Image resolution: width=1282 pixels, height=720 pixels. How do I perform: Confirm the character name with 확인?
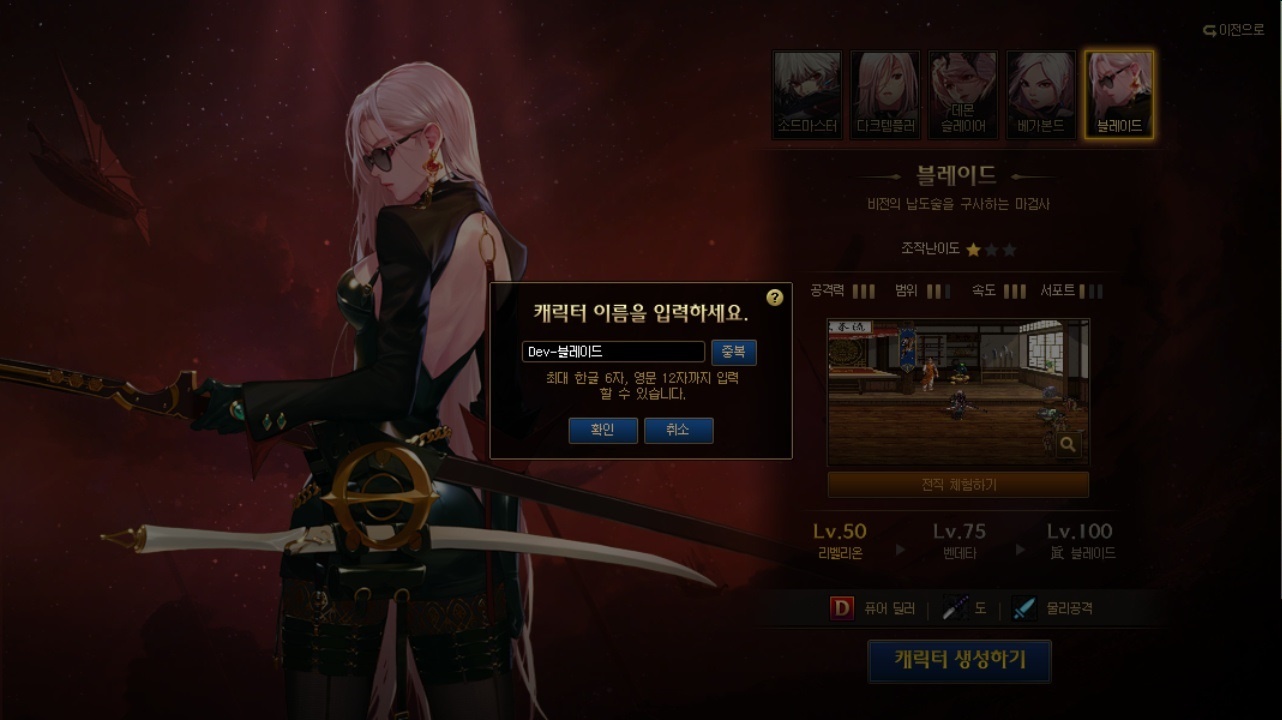coord(603,430)
